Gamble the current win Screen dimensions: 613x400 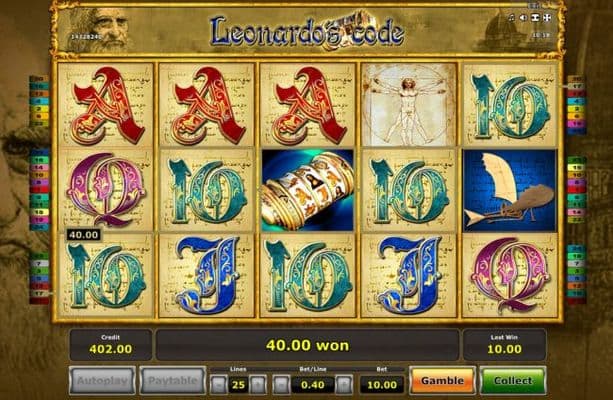tap(441, 381)
